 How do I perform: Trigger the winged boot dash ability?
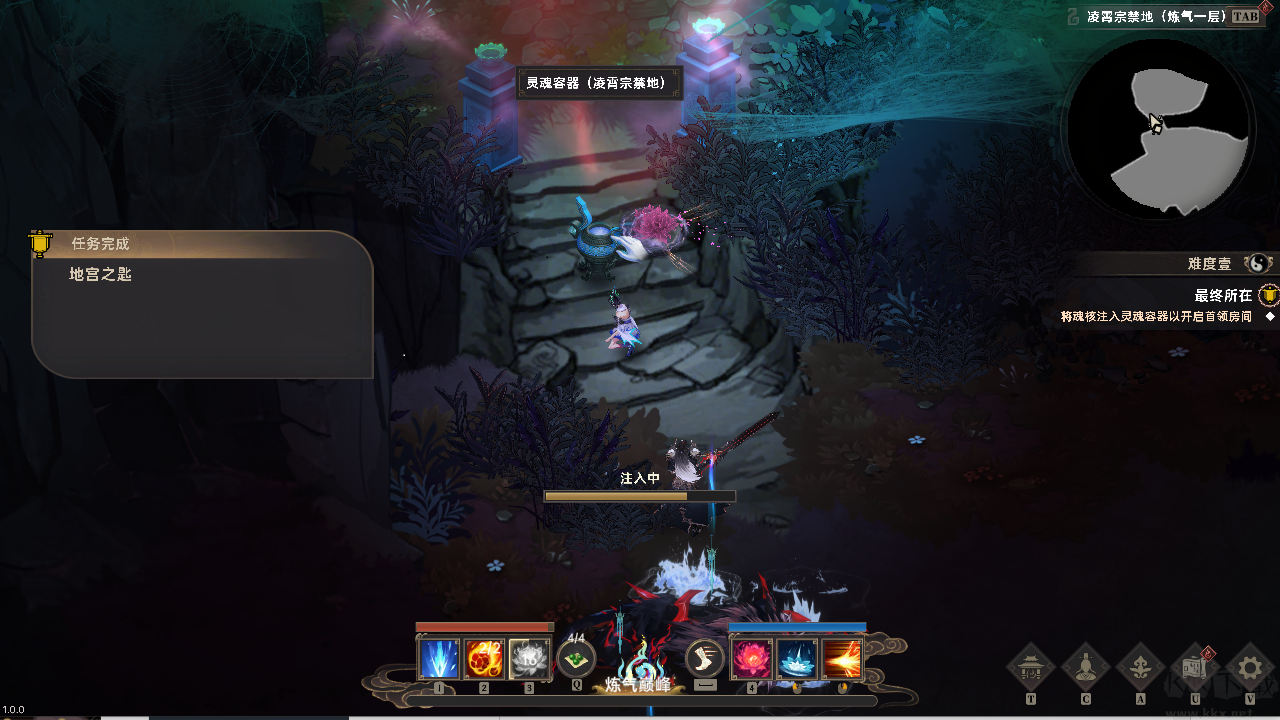[x=705, y=659]
